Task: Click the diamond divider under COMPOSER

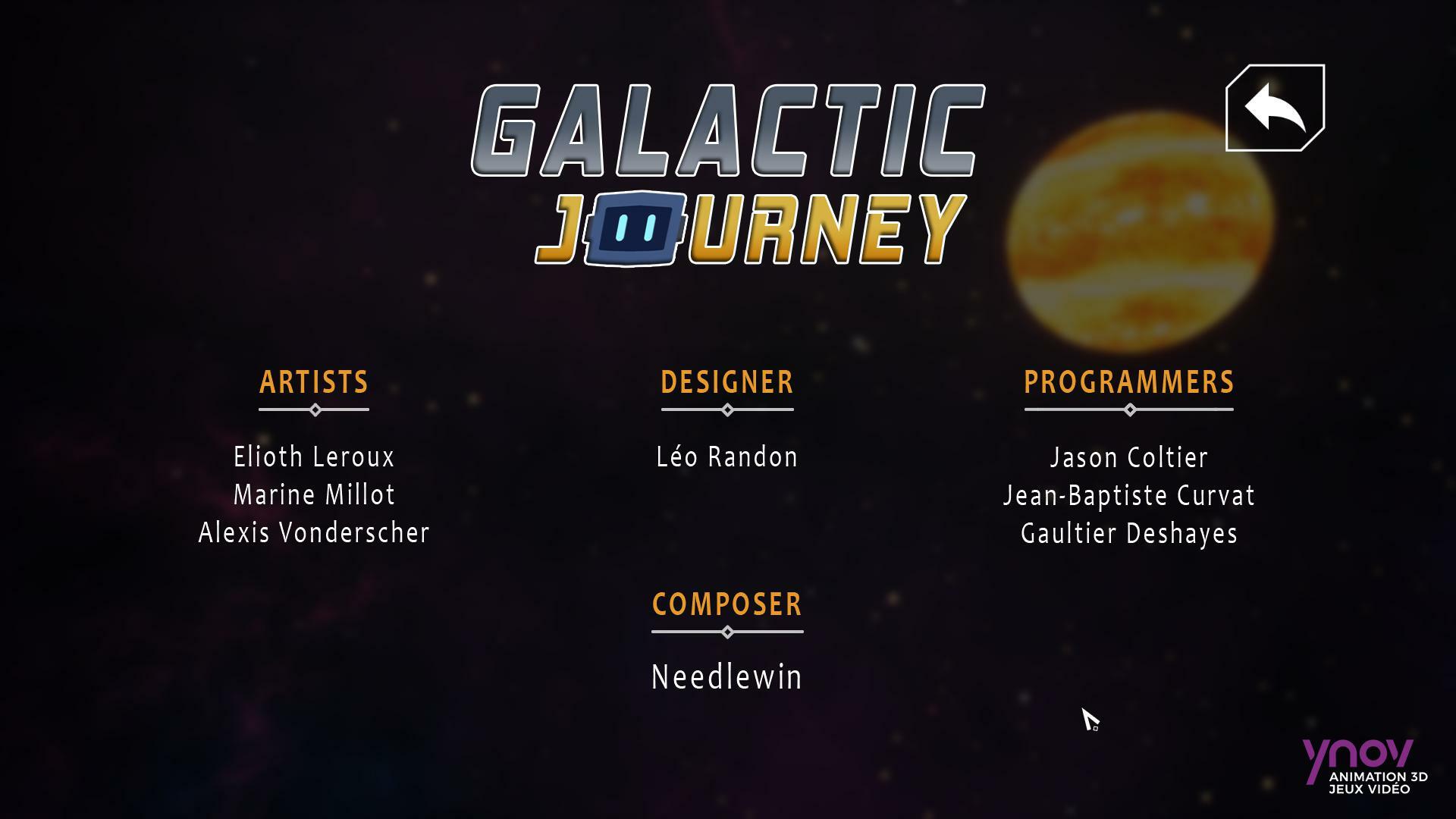Action: (727, 630)
